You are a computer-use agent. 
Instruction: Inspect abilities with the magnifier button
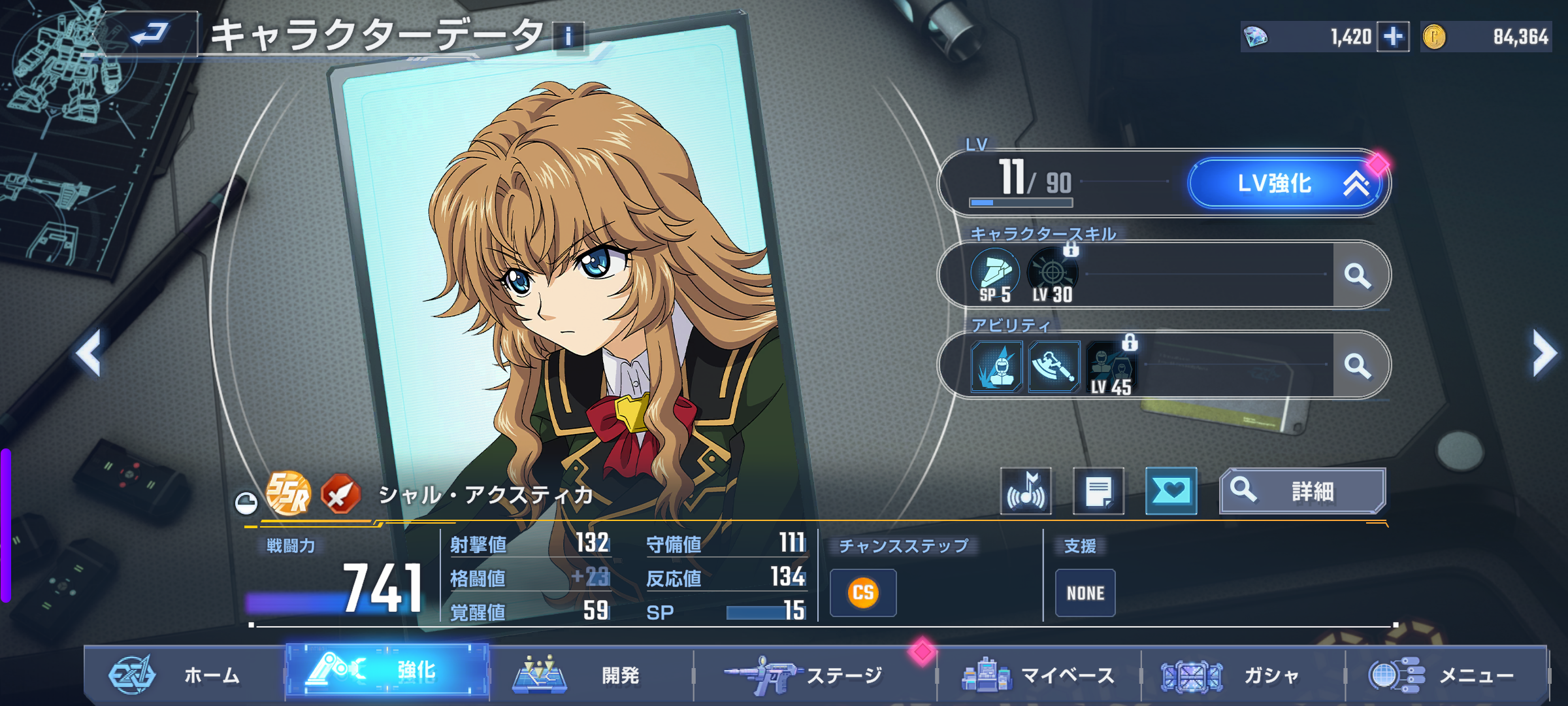(1358, 365)
